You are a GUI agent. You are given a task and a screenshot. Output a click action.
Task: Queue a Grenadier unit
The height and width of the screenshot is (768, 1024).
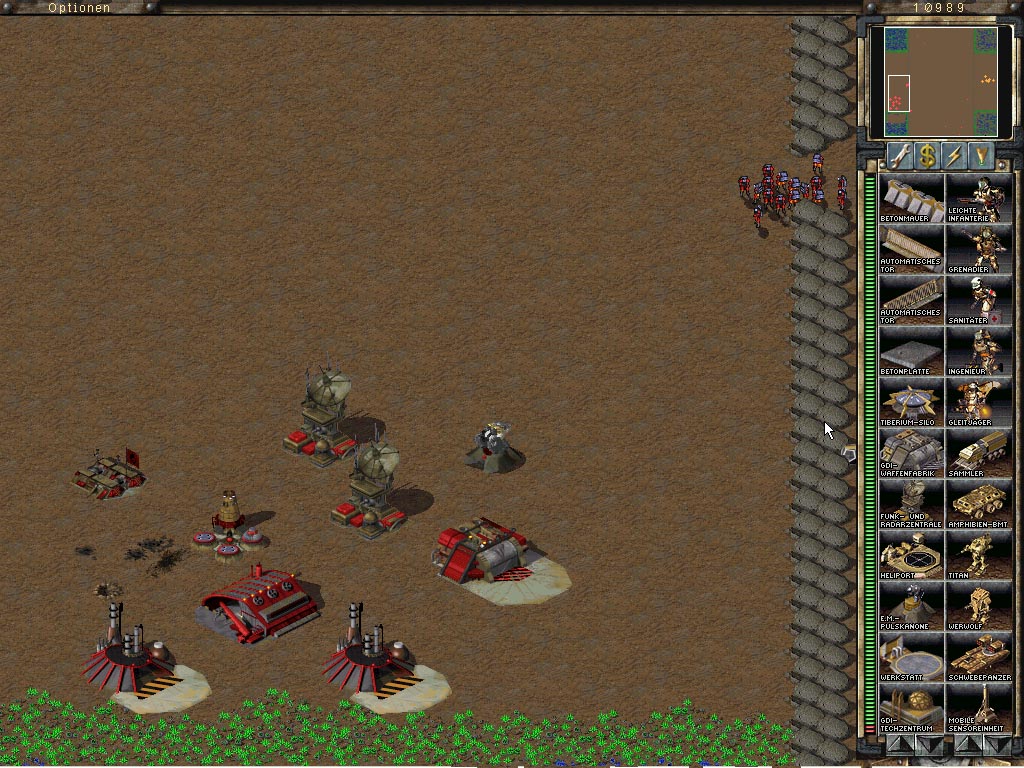(x=976, y=249)
